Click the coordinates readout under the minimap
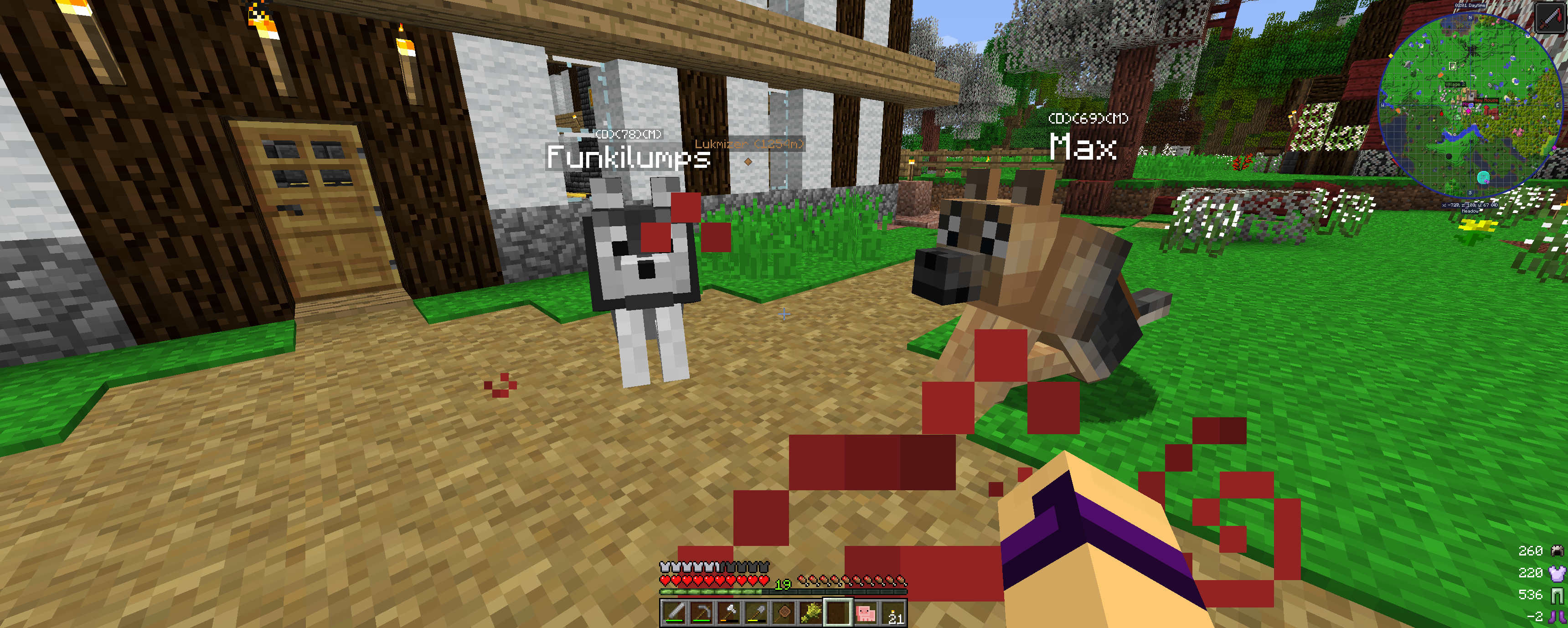This screenshot has height=628, width=1568. click(1470, 205)
